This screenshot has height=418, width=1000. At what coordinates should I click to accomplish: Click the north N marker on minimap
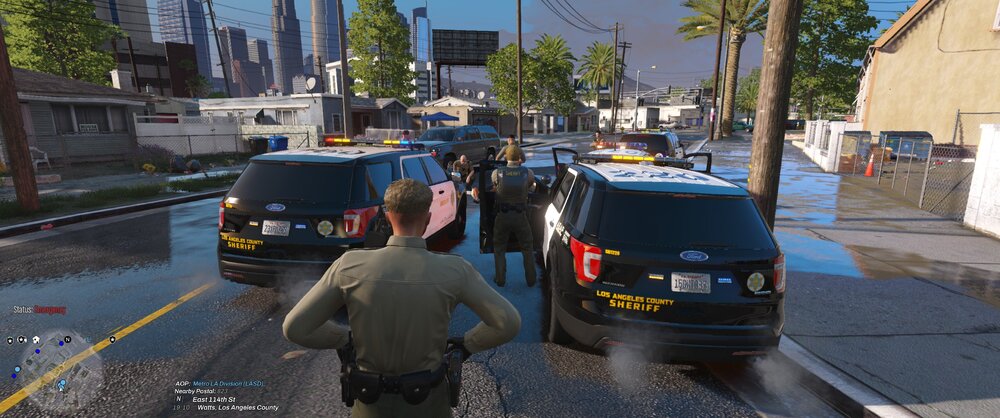tap(67, 340)
